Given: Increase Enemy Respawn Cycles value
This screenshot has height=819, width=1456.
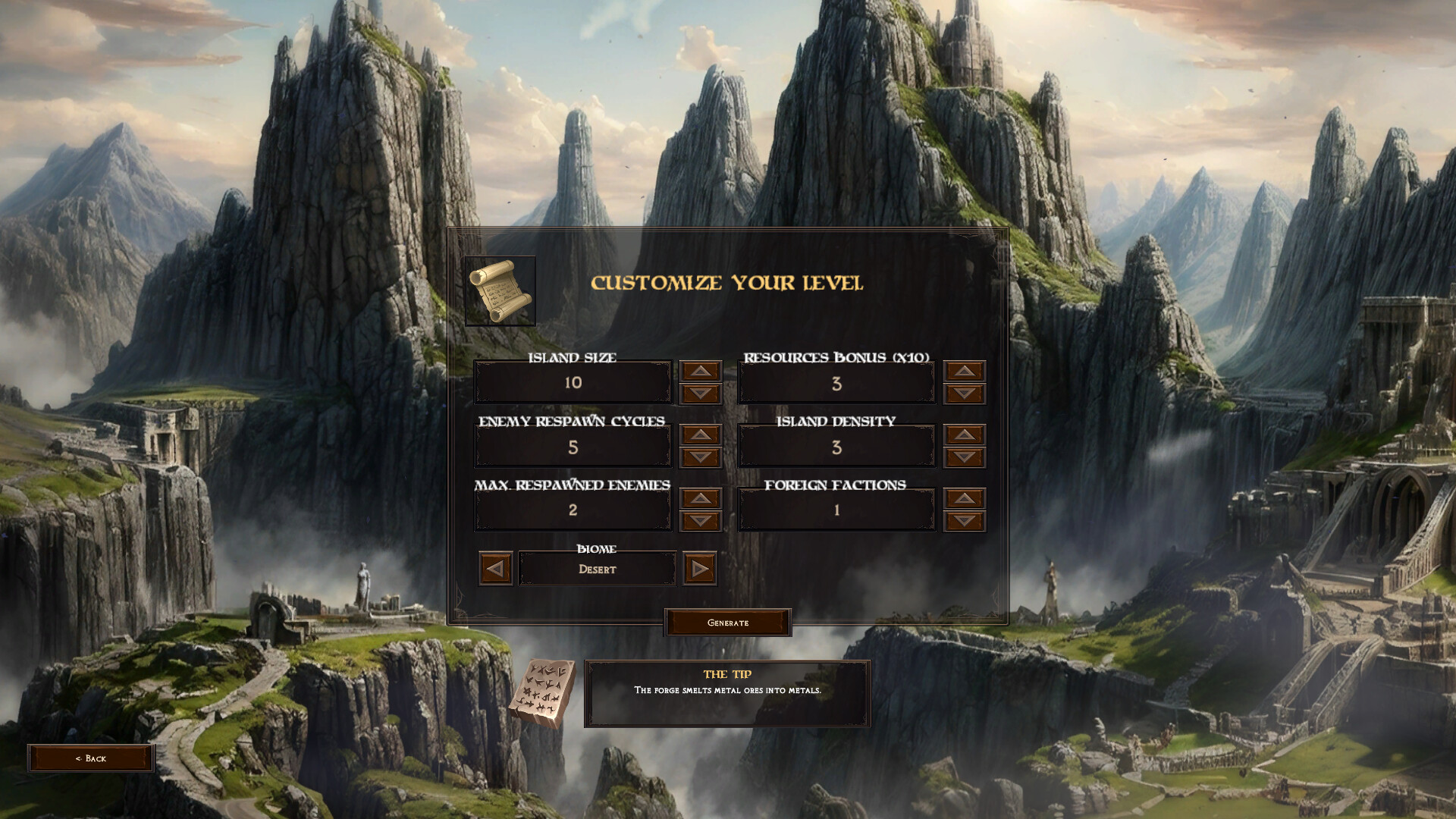Looking at the screenshot, I should 700,435.
